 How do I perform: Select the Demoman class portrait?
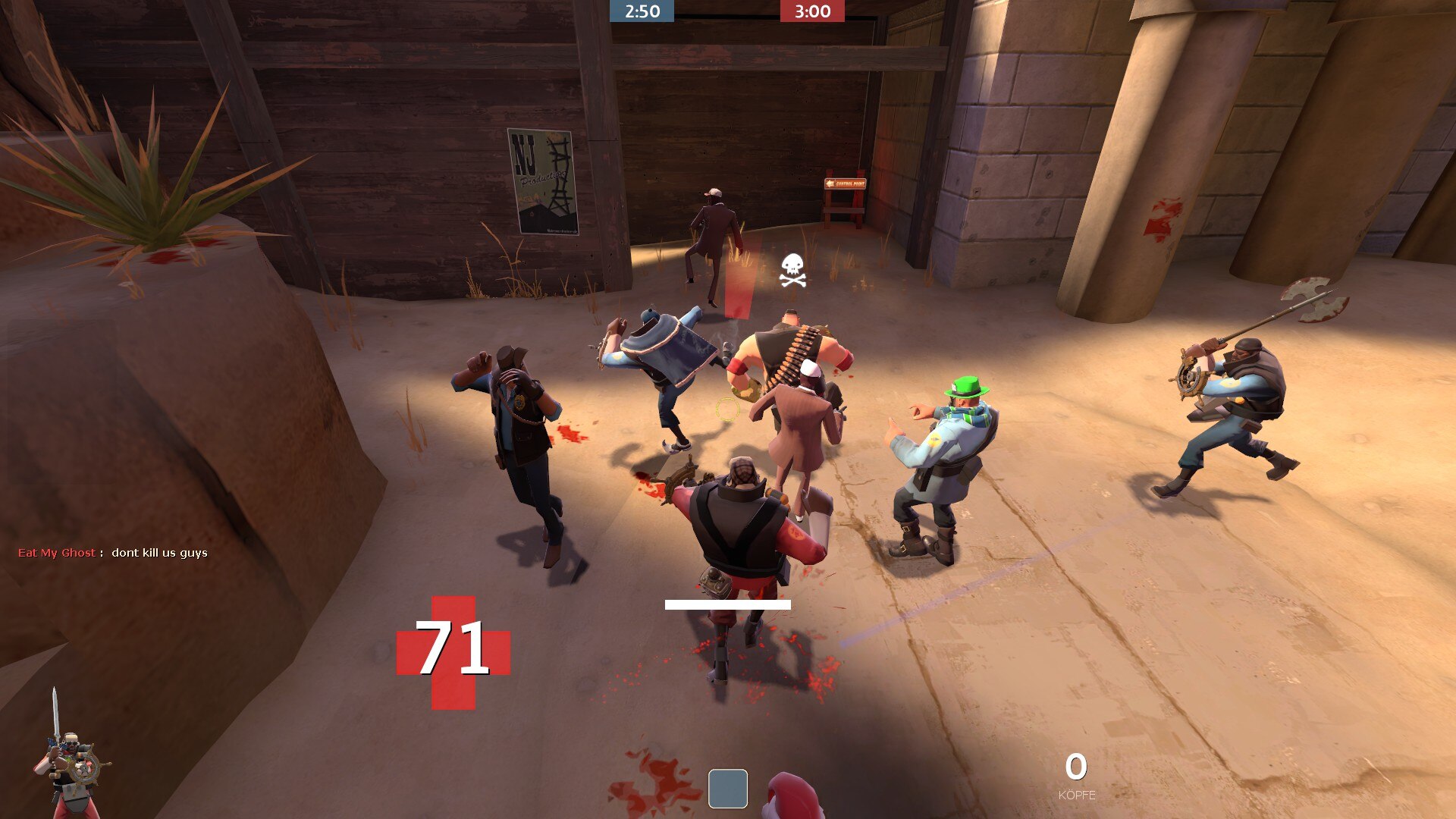pyautogui.click(x=71, y=758)
